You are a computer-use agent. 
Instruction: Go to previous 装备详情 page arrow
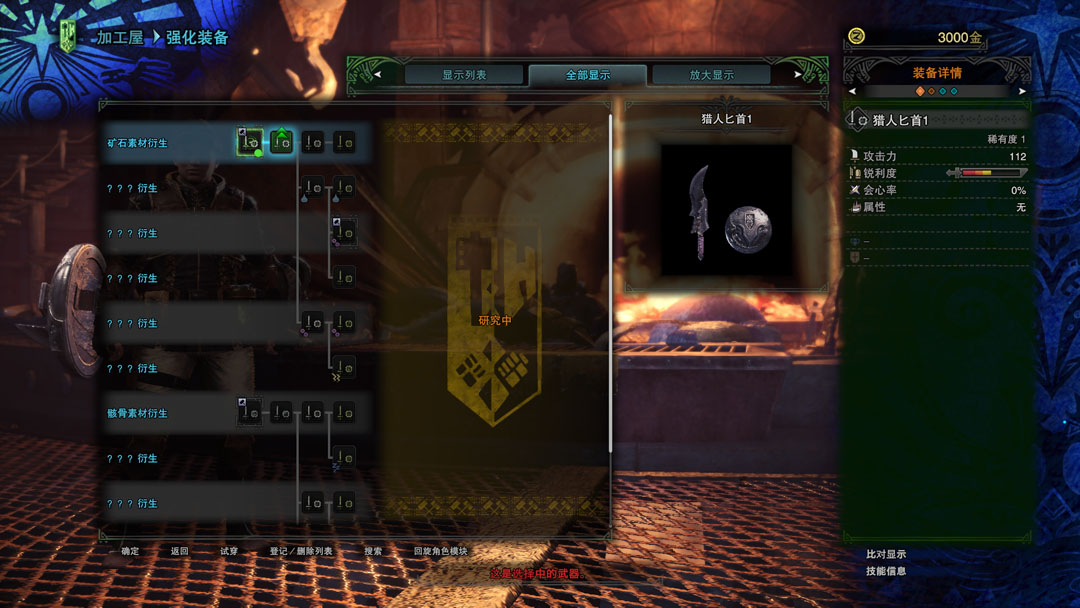tap(852, 91)
